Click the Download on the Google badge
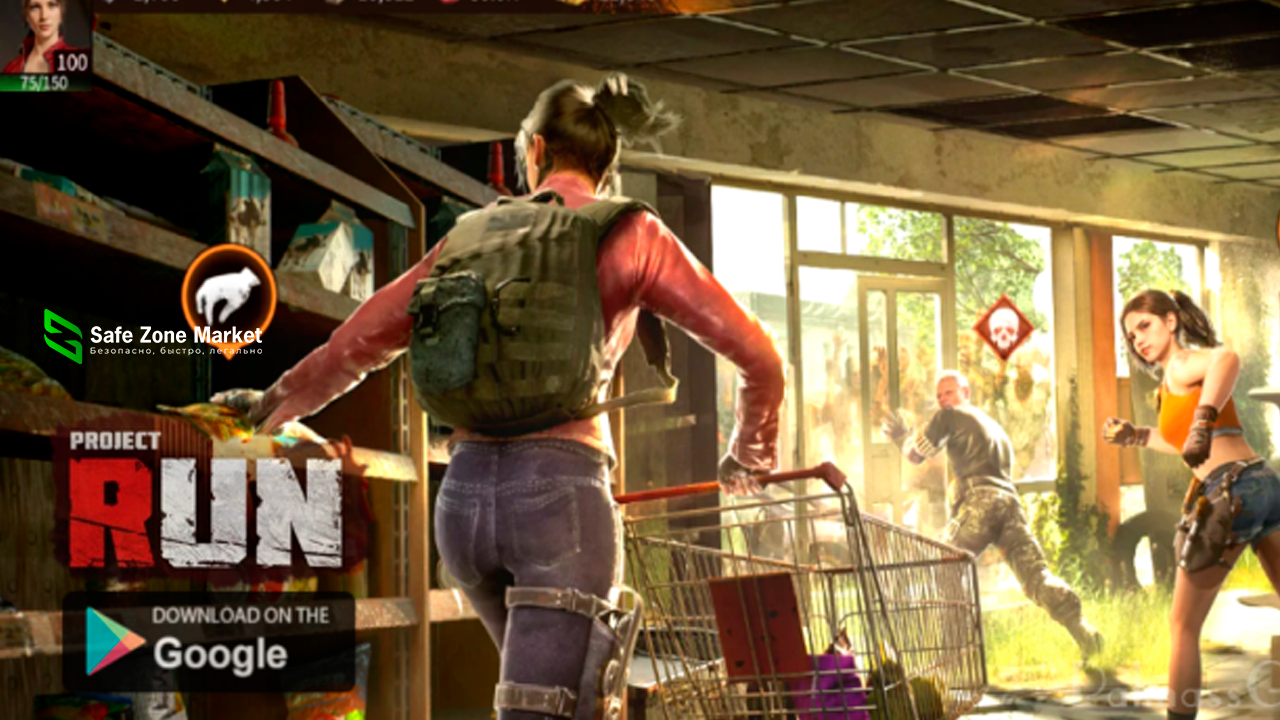 point(209,641)
